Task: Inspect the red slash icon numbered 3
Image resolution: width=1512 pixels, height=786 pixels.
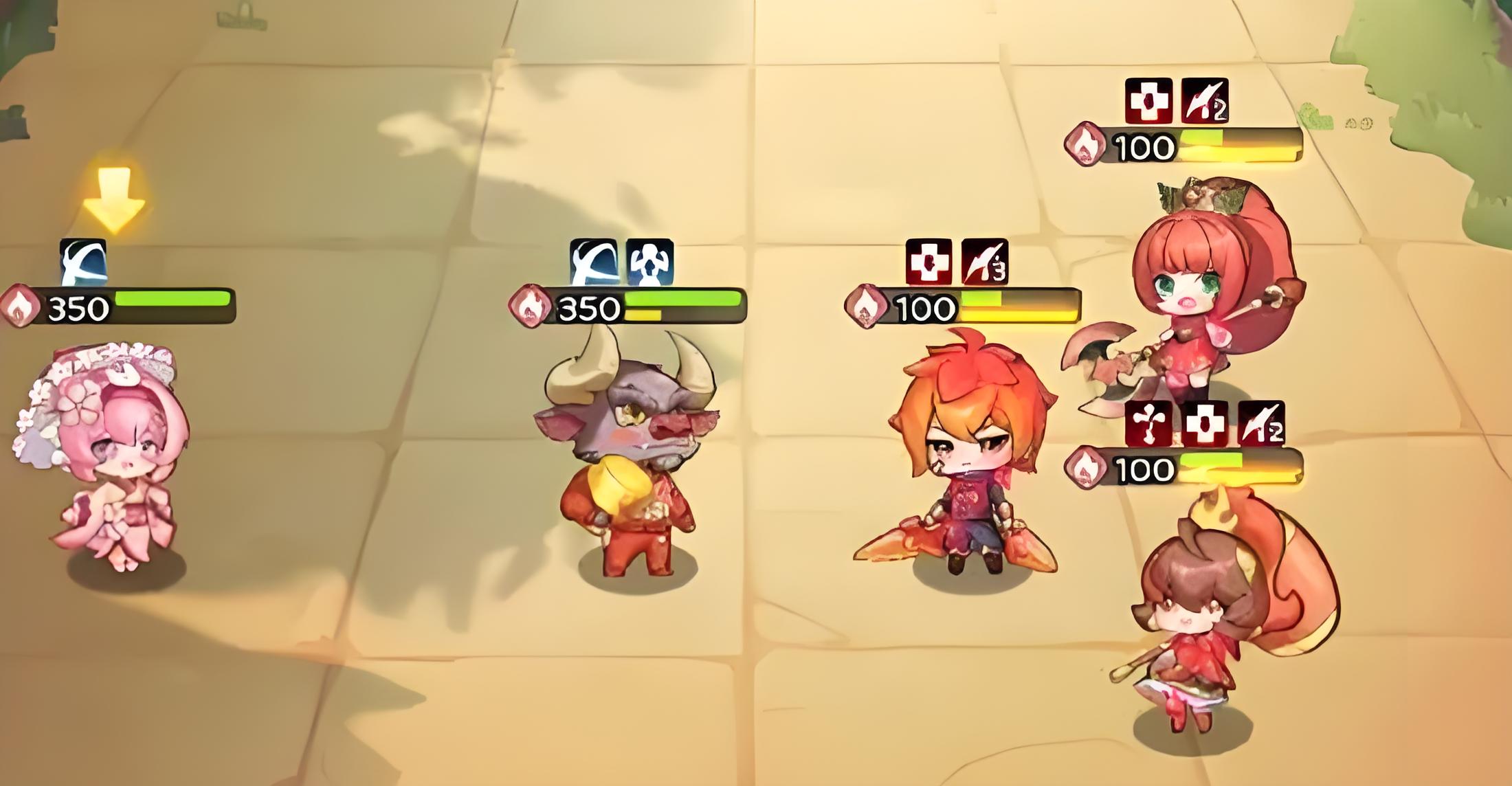Action: (x=984, y=262)
